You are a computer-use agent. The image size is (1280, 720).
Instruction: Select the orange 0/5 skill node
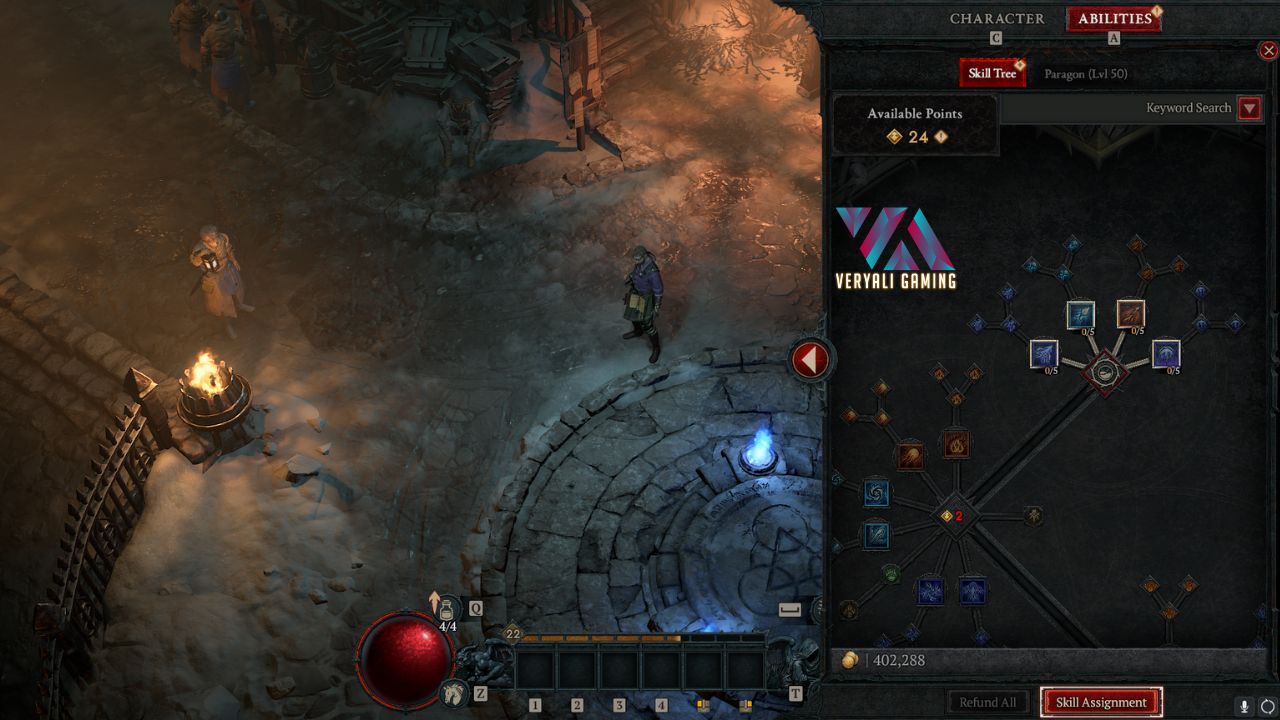(x=1131, y=314)
